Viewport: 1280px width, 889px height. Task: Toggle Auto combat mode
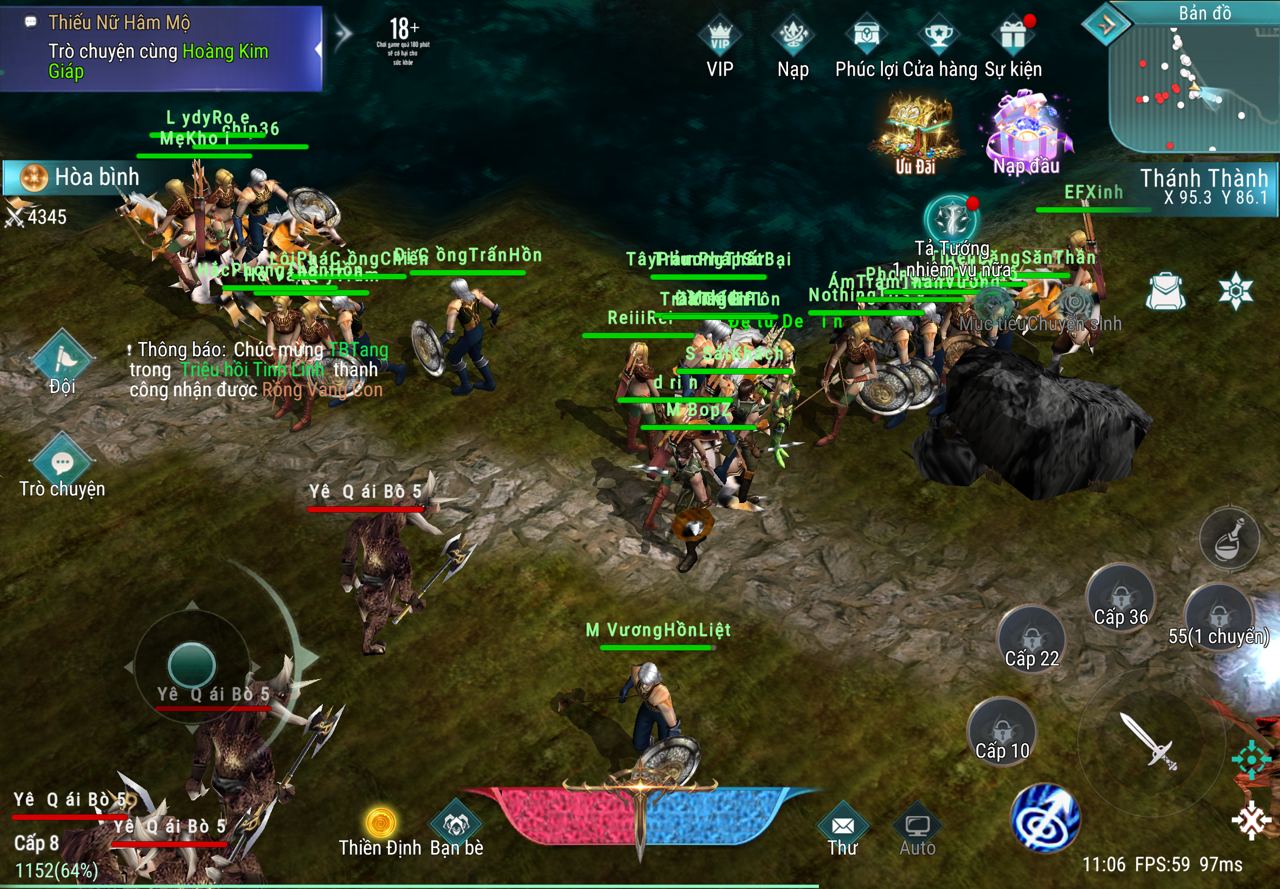pyautogui.click(x=917, y=828)
